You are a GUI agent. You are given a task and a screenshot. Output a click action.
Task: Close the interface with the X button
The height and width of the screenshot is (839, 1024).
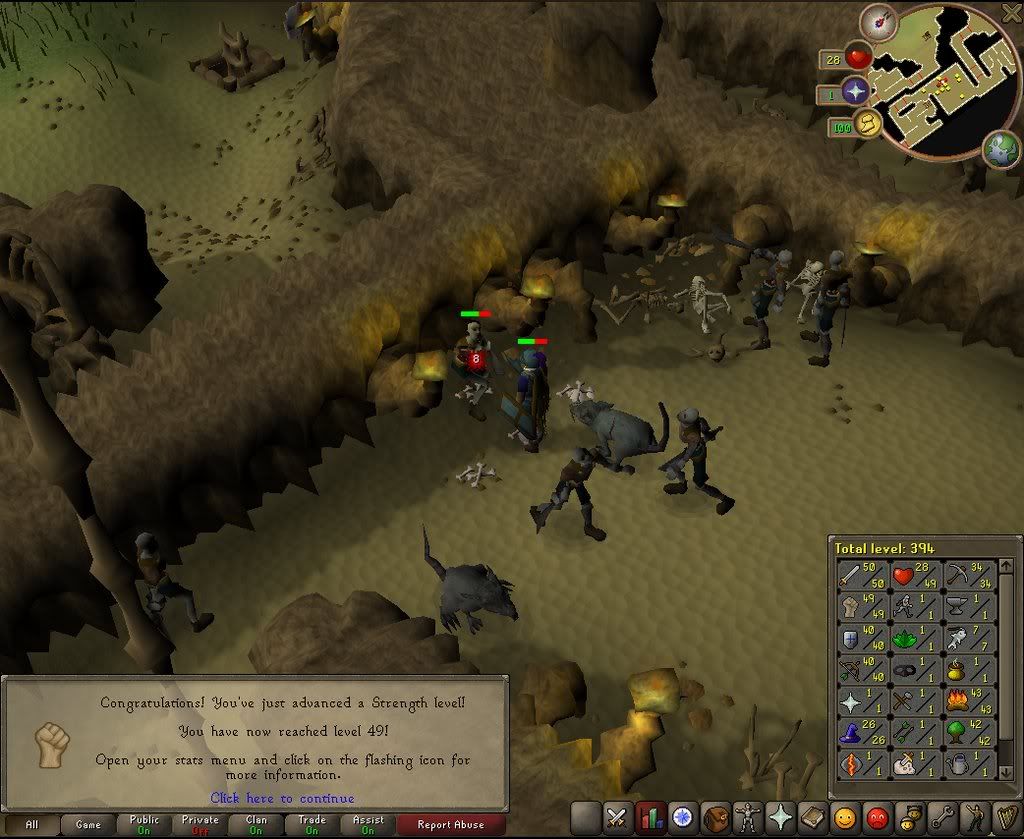click(x=1012, y=12)
